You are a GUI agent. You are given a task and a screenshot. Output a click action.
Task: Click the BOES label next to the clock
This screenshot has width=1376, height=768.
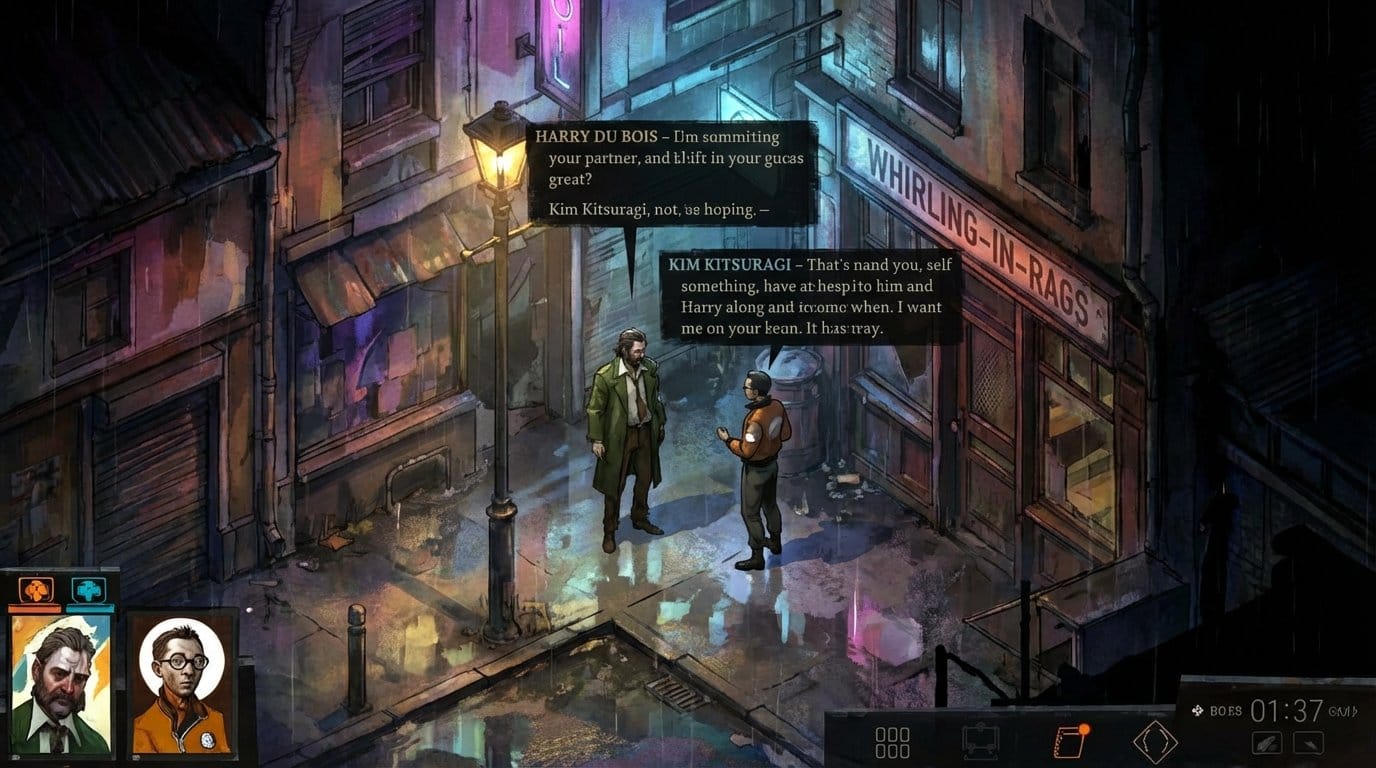1227,708
